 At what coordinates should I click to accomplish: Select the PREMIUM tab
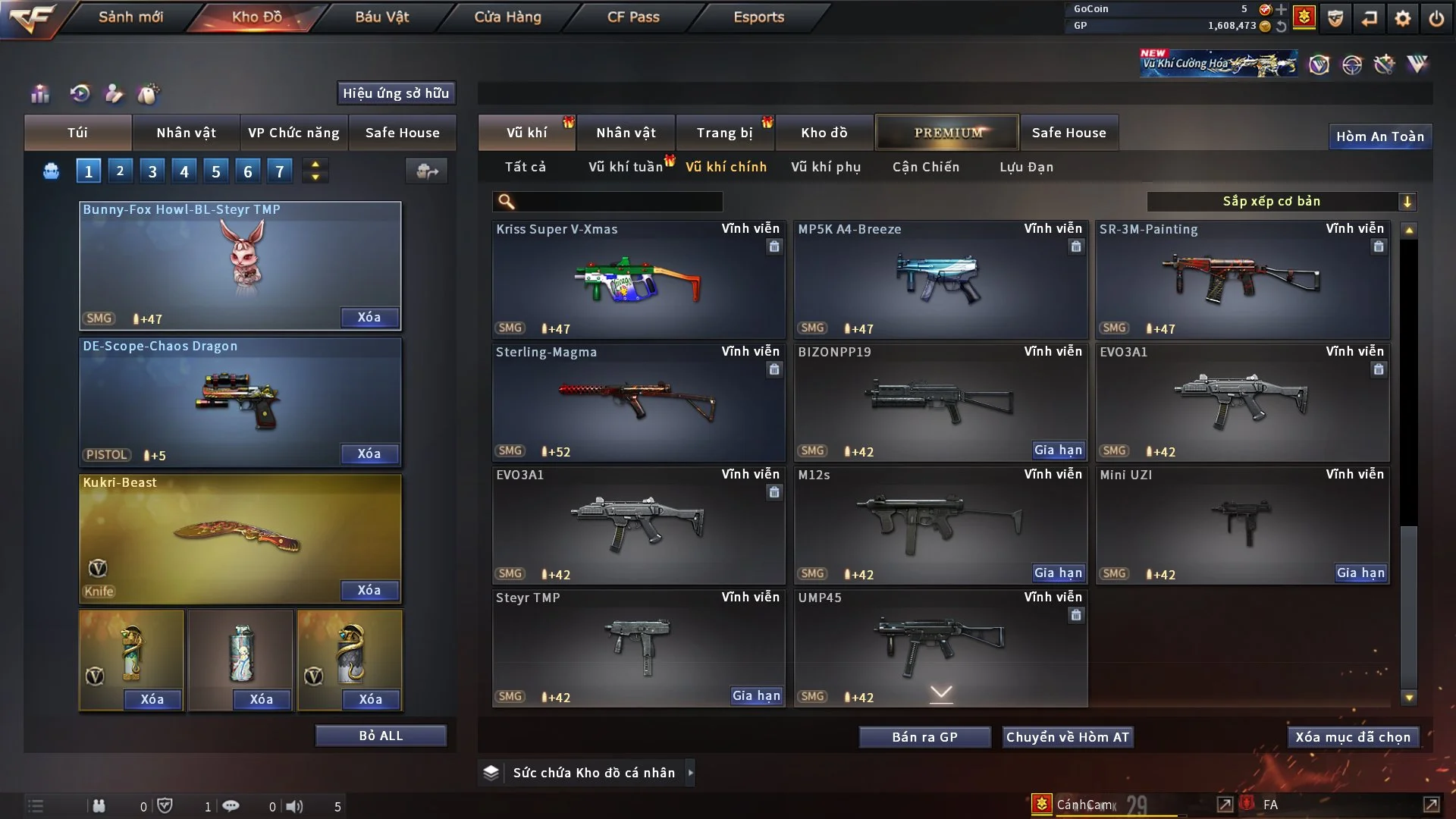point(947,133)
